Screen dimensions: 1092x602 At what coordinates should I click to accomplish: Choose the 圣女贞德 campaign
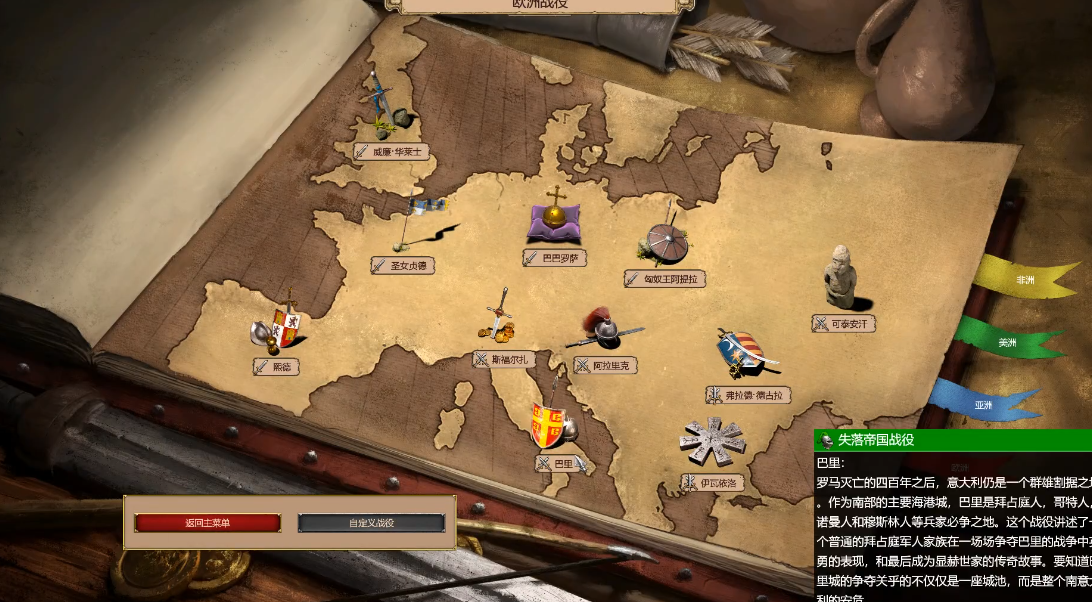click(406, 265)
